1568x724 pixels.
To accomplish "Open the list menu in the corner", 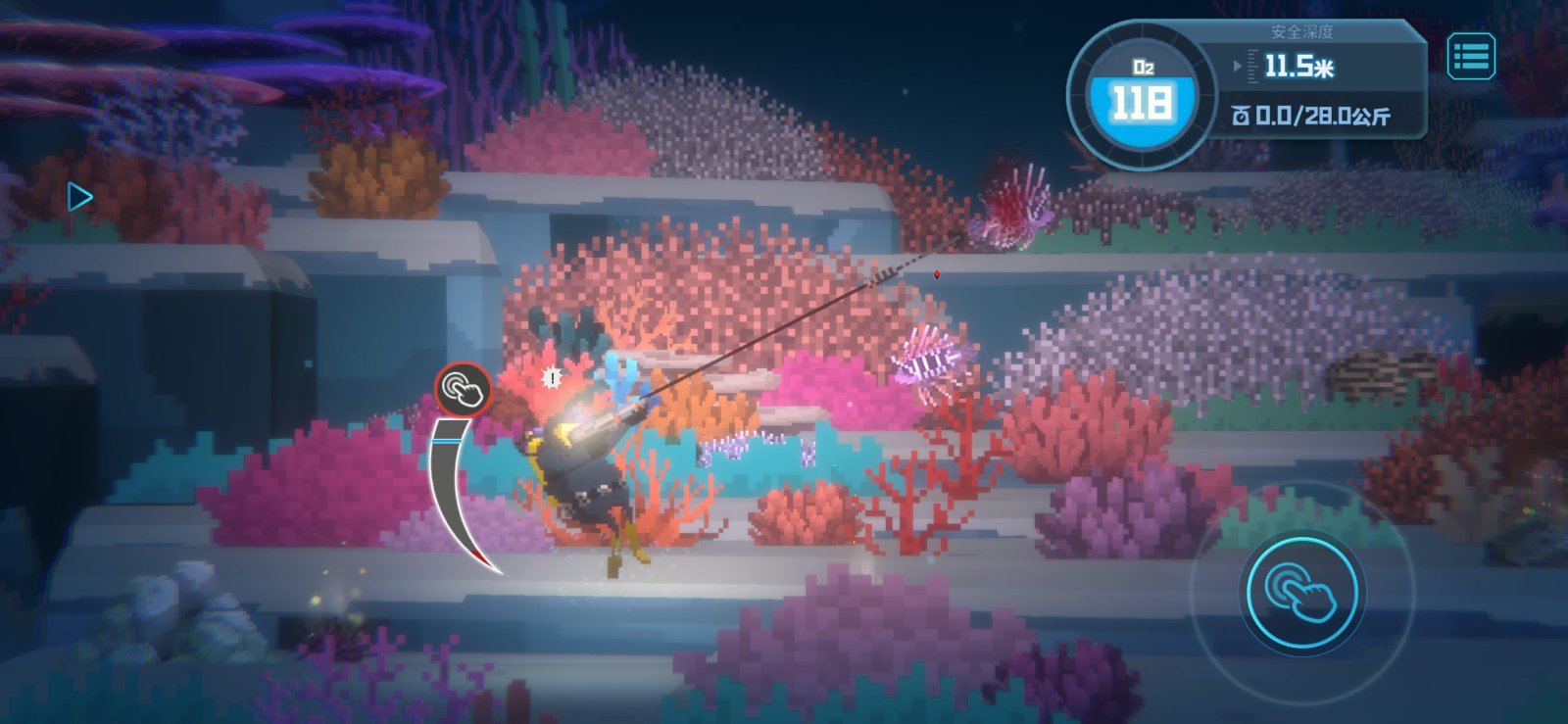I will (1470, 56).
